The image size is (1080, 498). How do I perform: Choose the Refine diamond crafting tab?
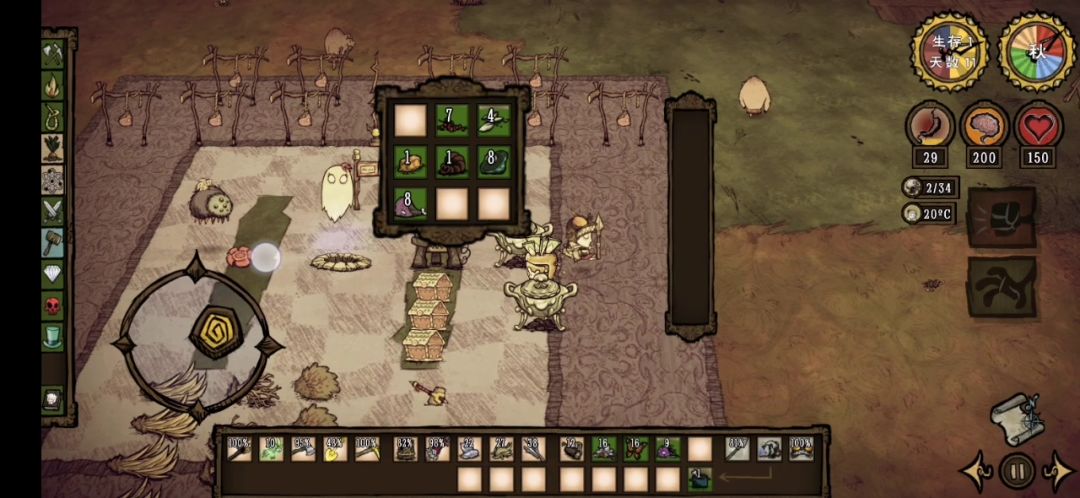[53, 273]
